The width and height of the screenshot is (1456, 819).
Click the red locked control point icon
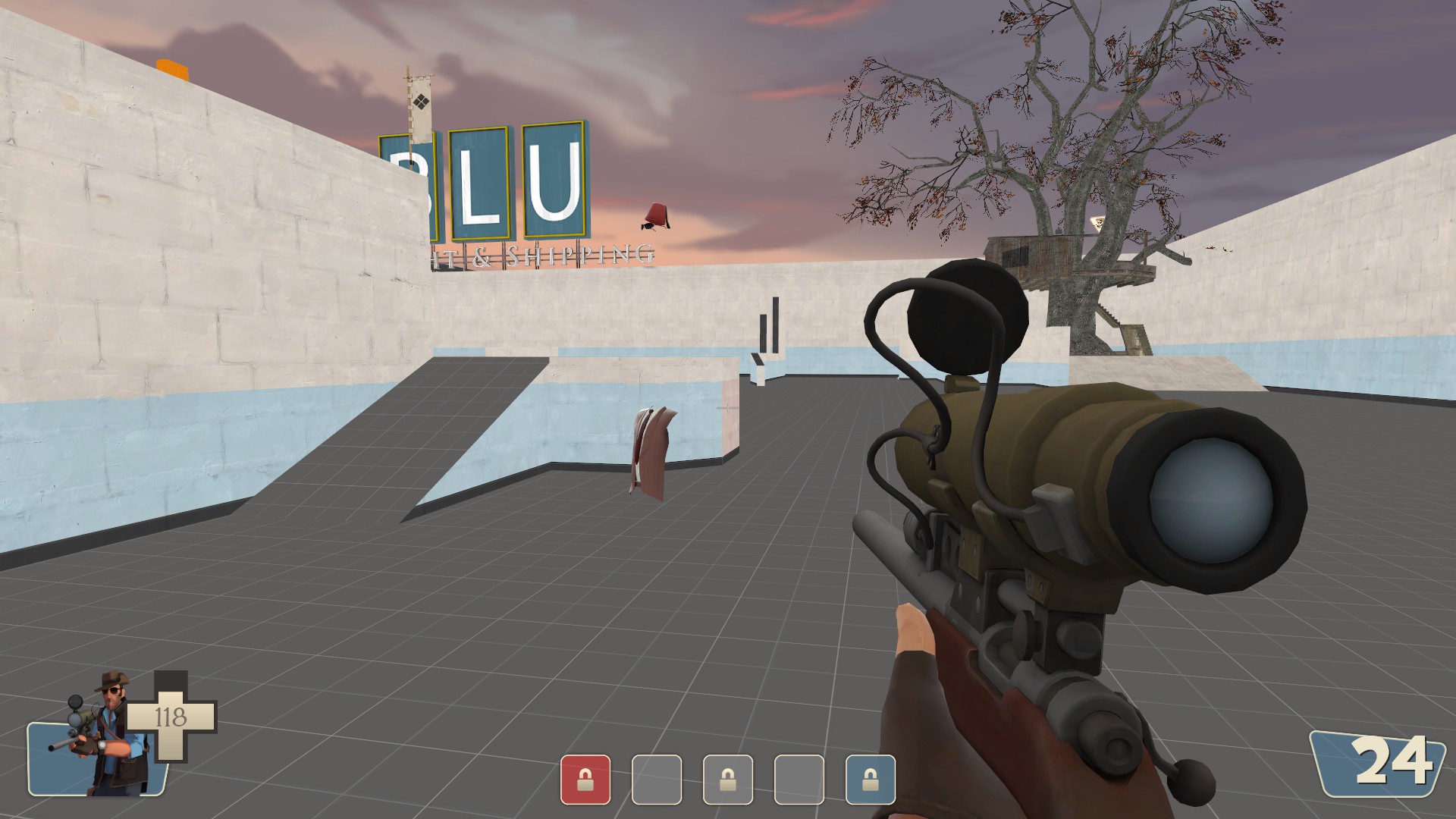tap(585, 779)
